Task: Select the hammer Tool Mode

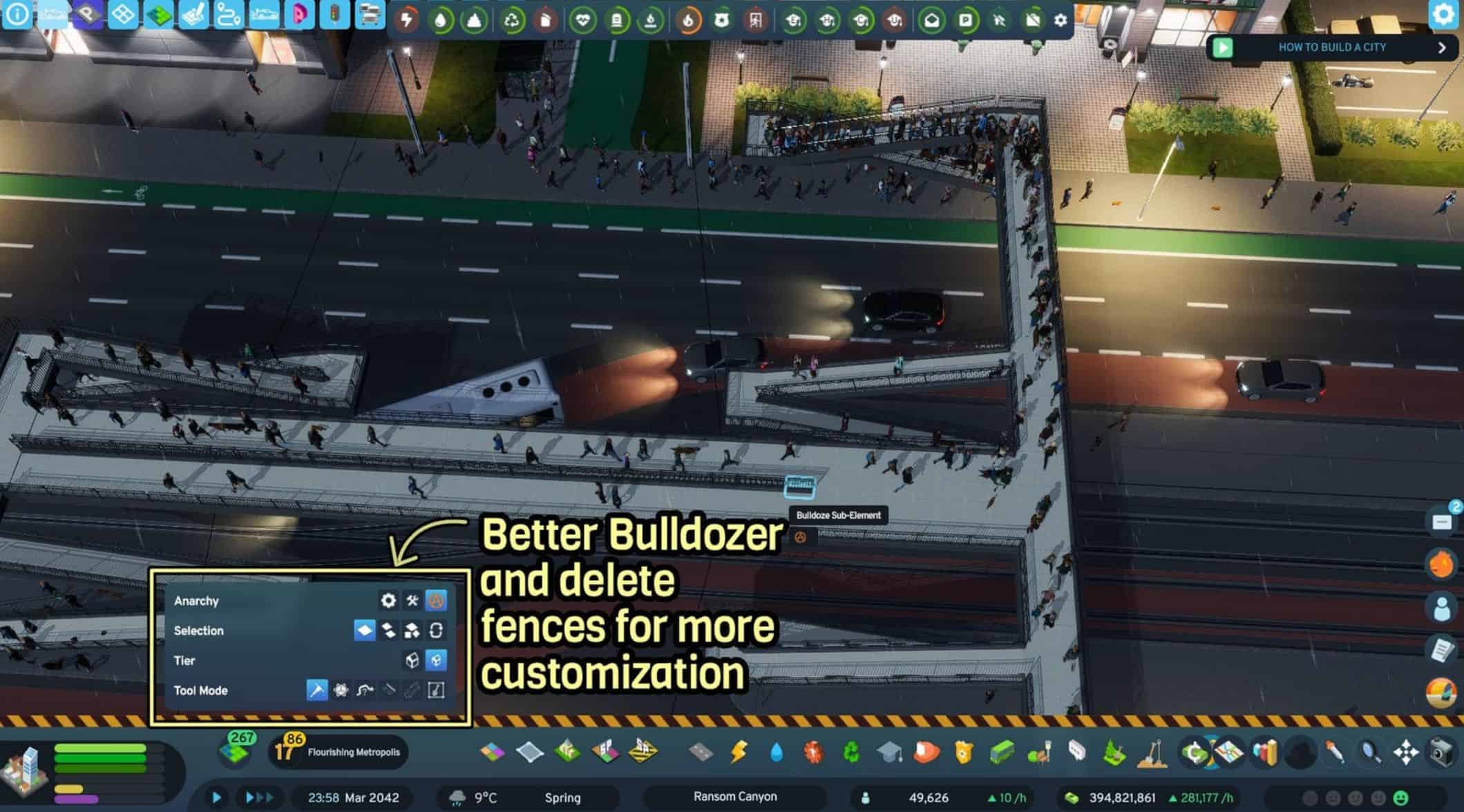Action: 316,690
